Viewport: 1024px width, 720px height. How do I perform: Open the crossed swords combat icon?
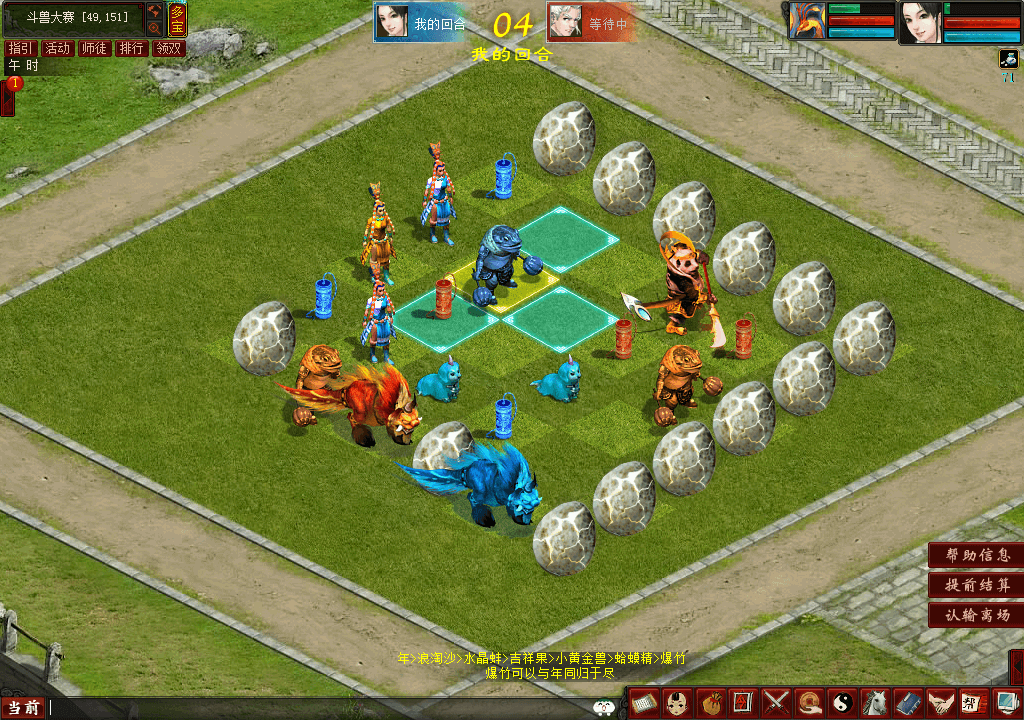click(777, 703)
